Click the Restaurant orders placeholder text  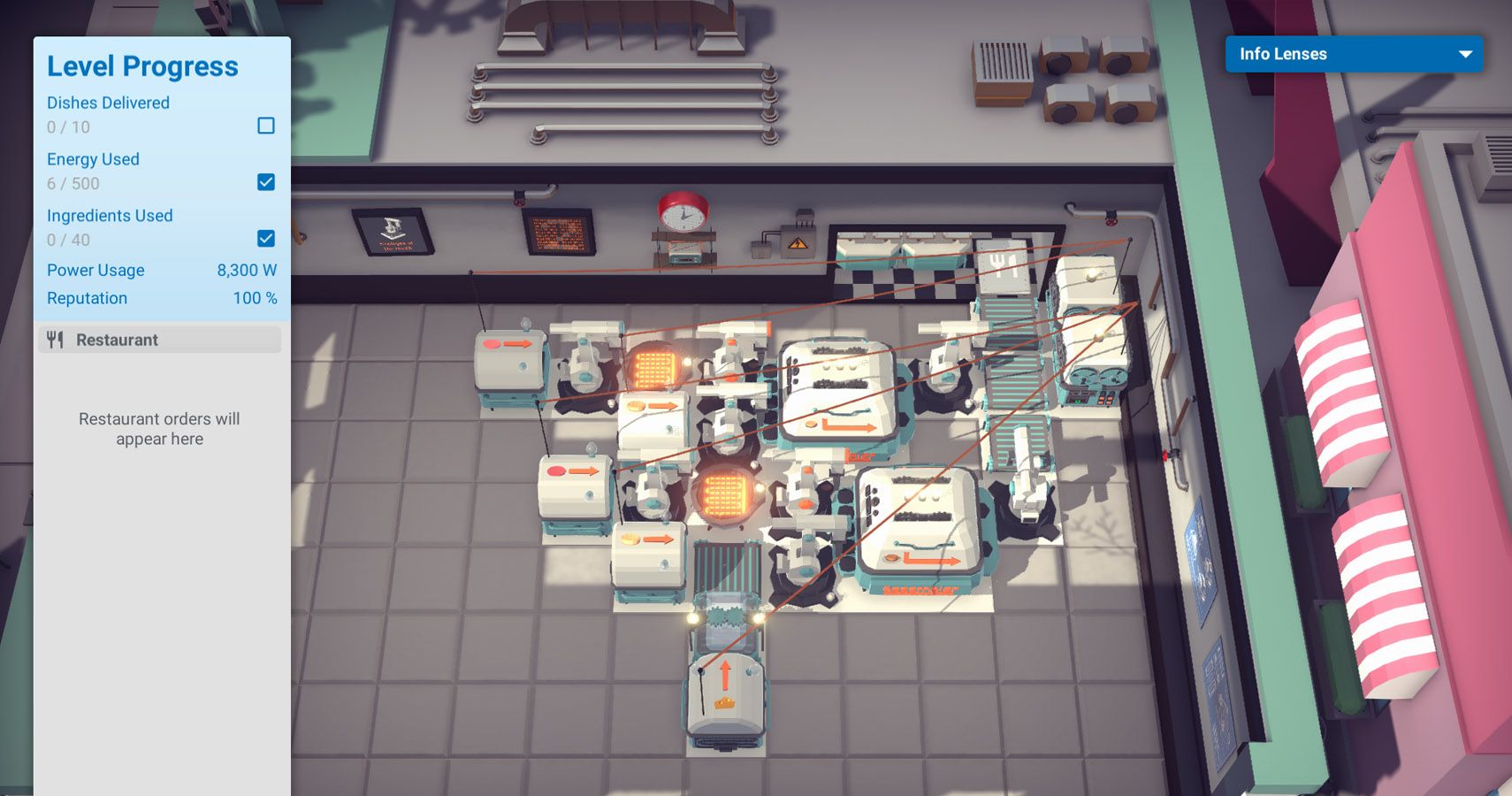click(x=159, y=429)
